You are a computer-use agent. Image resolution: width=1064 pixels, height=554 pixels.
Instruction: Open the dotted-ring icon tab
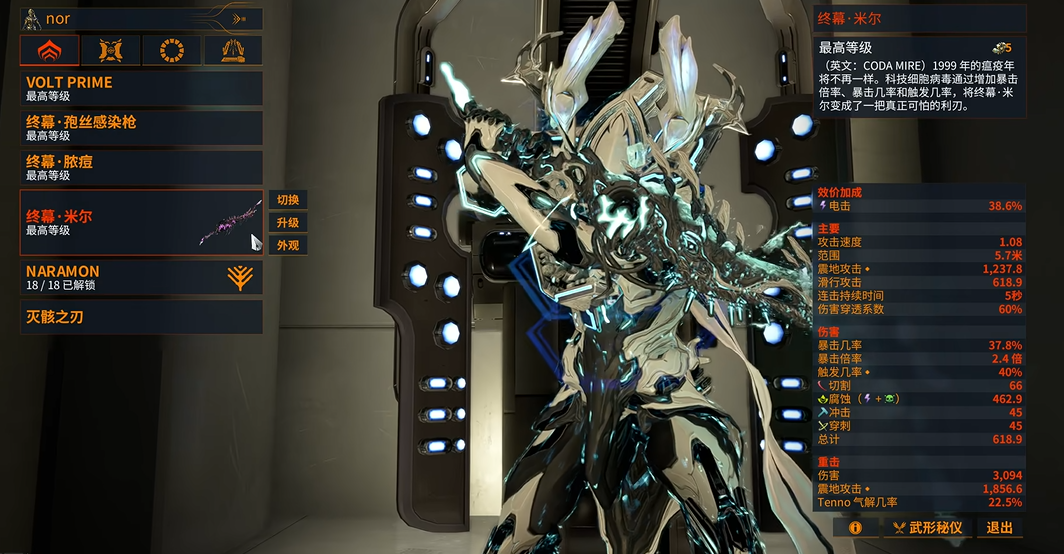click(x=172, y=50)
